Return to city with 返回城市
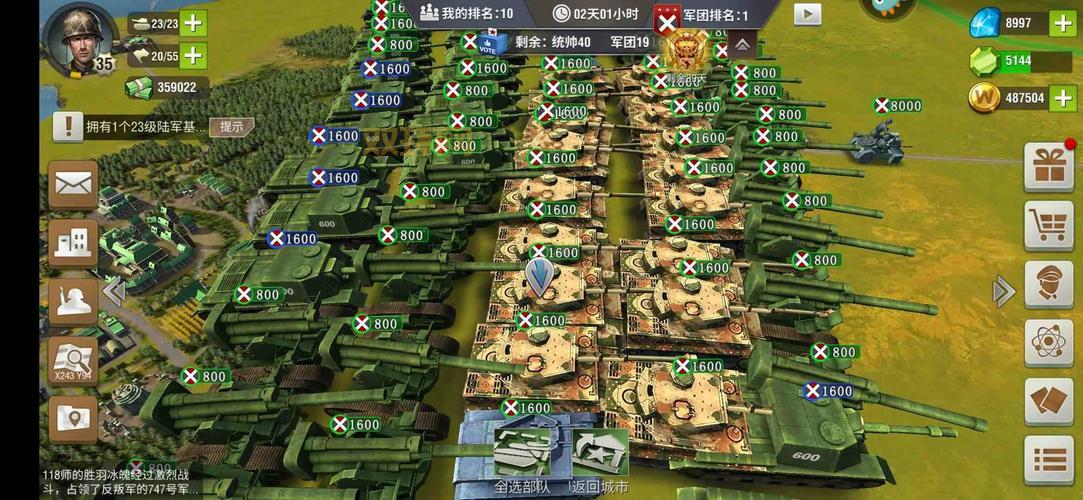1083x500 pixels. pyautogui.click(x=600, y=460)
